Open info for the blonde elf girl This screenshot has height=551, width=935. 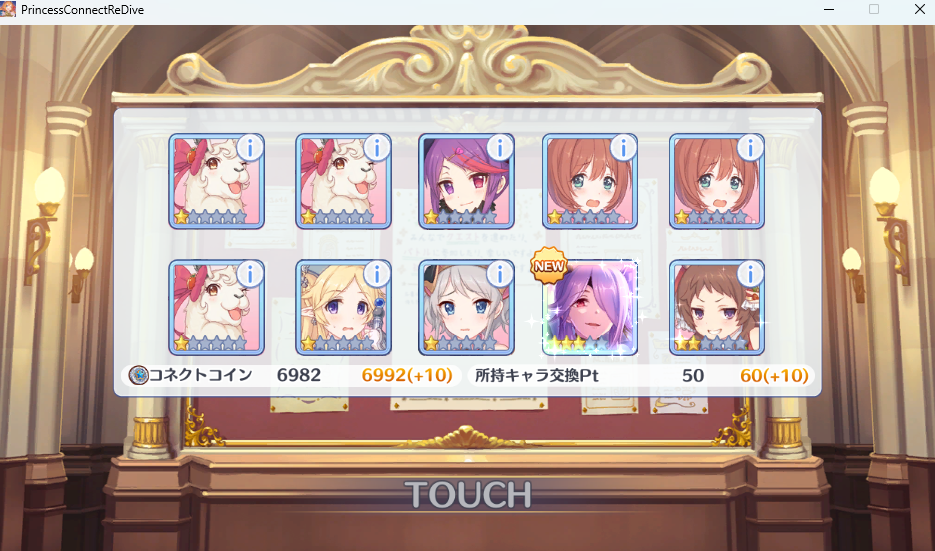(376, 274)
